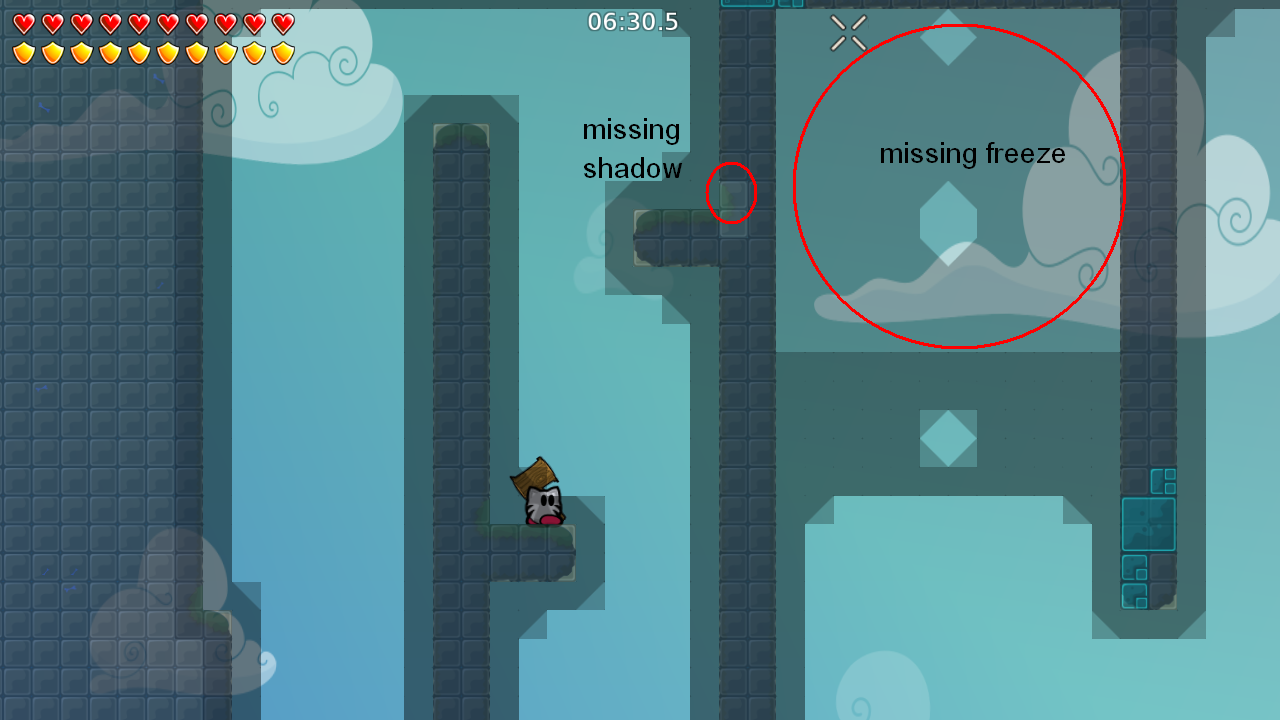Viewport: 1280px width, 720px height.
Task: Click the first red heart in the HUD
Action: pyautogui.click(x=24, y=22)
